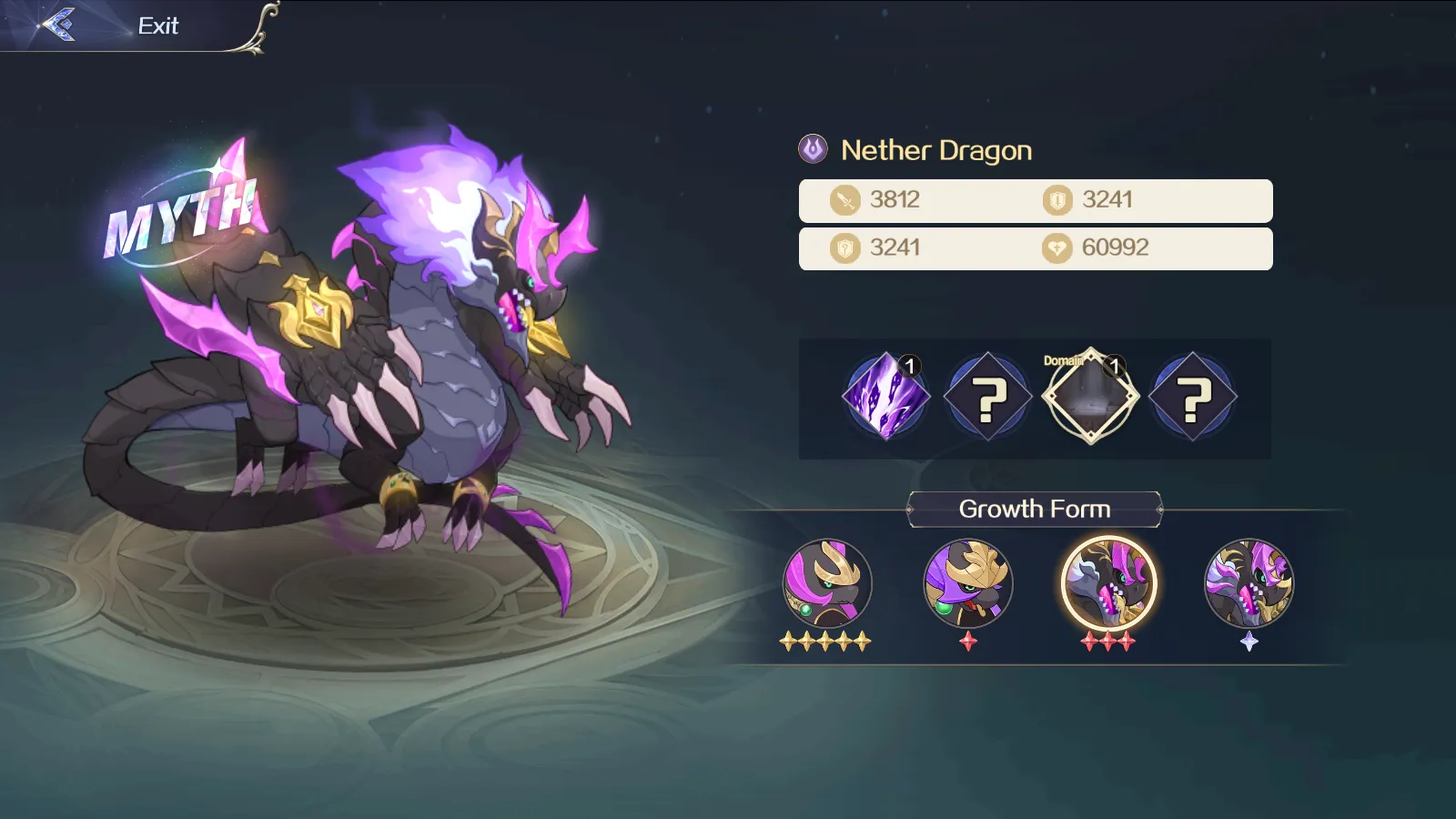Click the sword attack stat icon

click(x=844, y=199)
